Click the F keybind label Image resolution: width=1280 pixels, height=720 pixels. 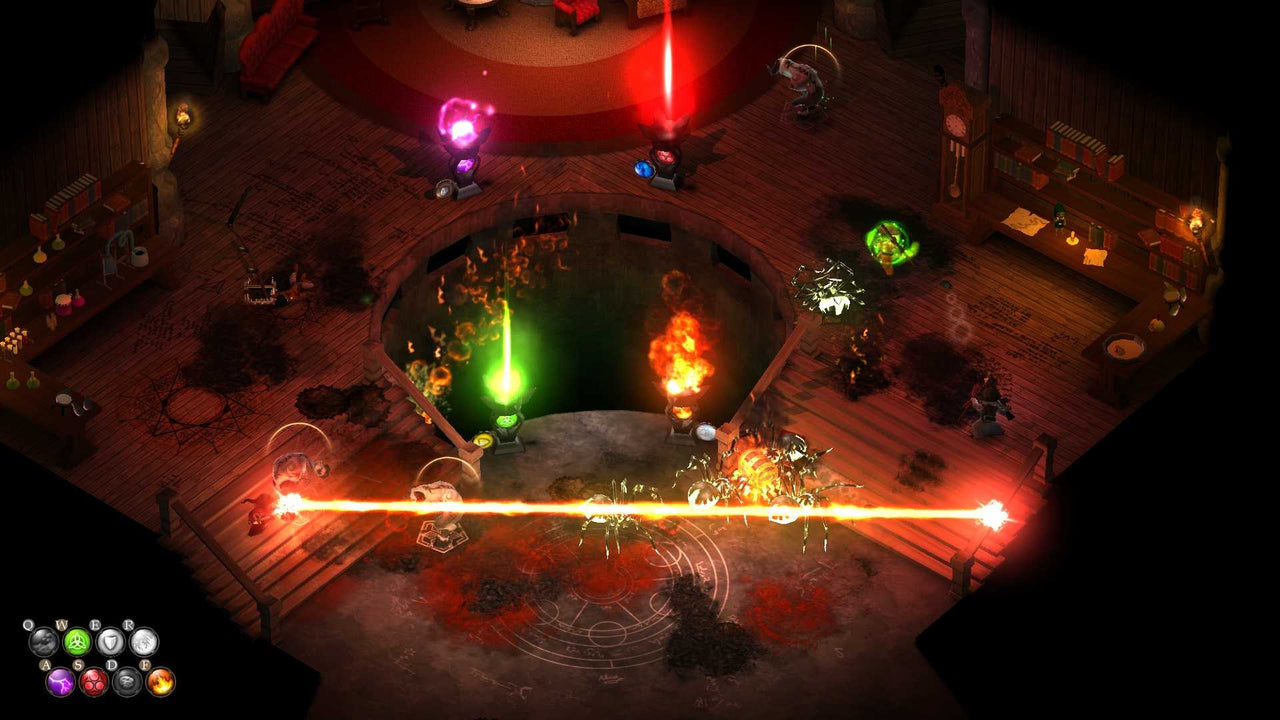click(x=145, y=664)
